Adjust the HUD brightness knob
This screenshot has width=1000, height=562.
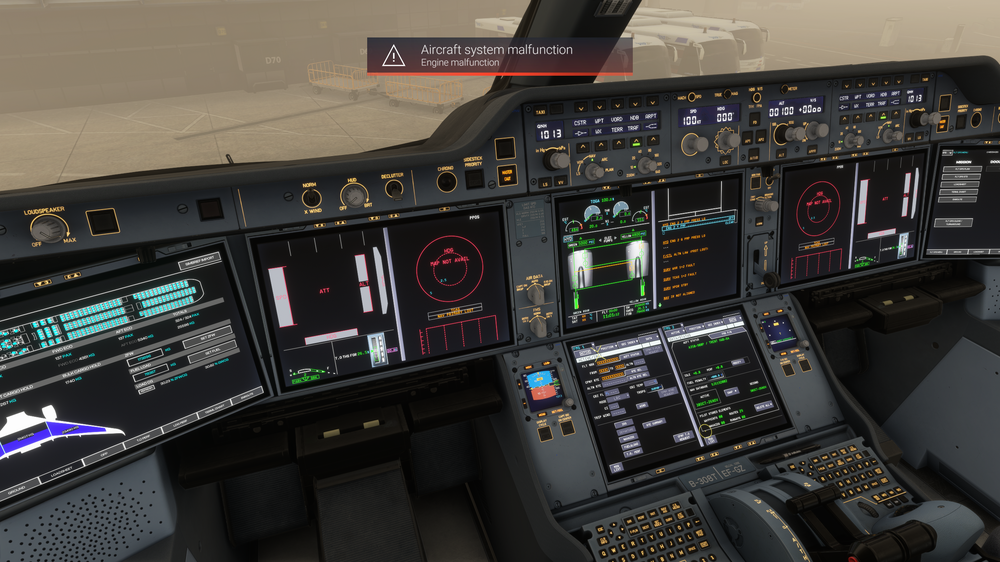[354, 194]
